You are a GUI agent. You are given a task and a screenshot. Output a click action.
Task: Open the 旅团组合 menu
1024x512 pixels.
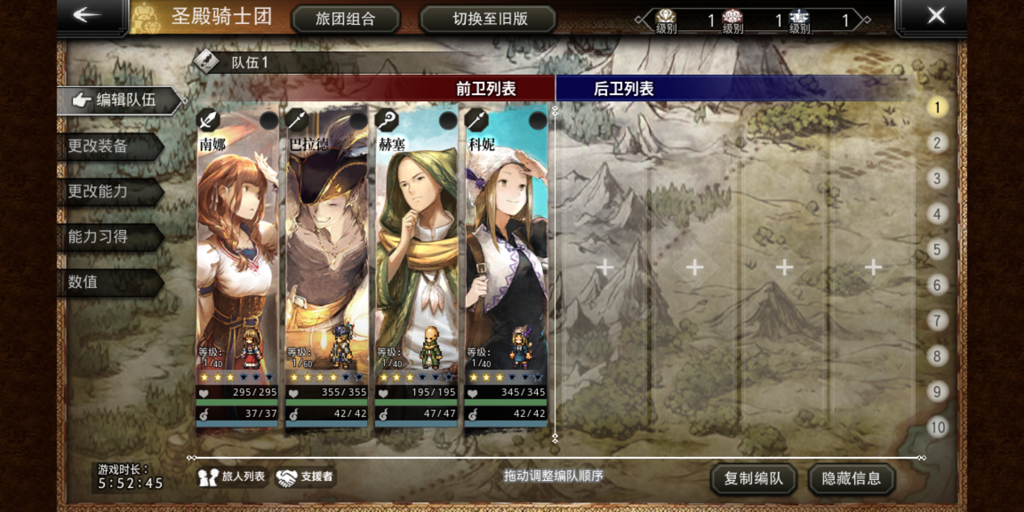(x=344, y=19)
